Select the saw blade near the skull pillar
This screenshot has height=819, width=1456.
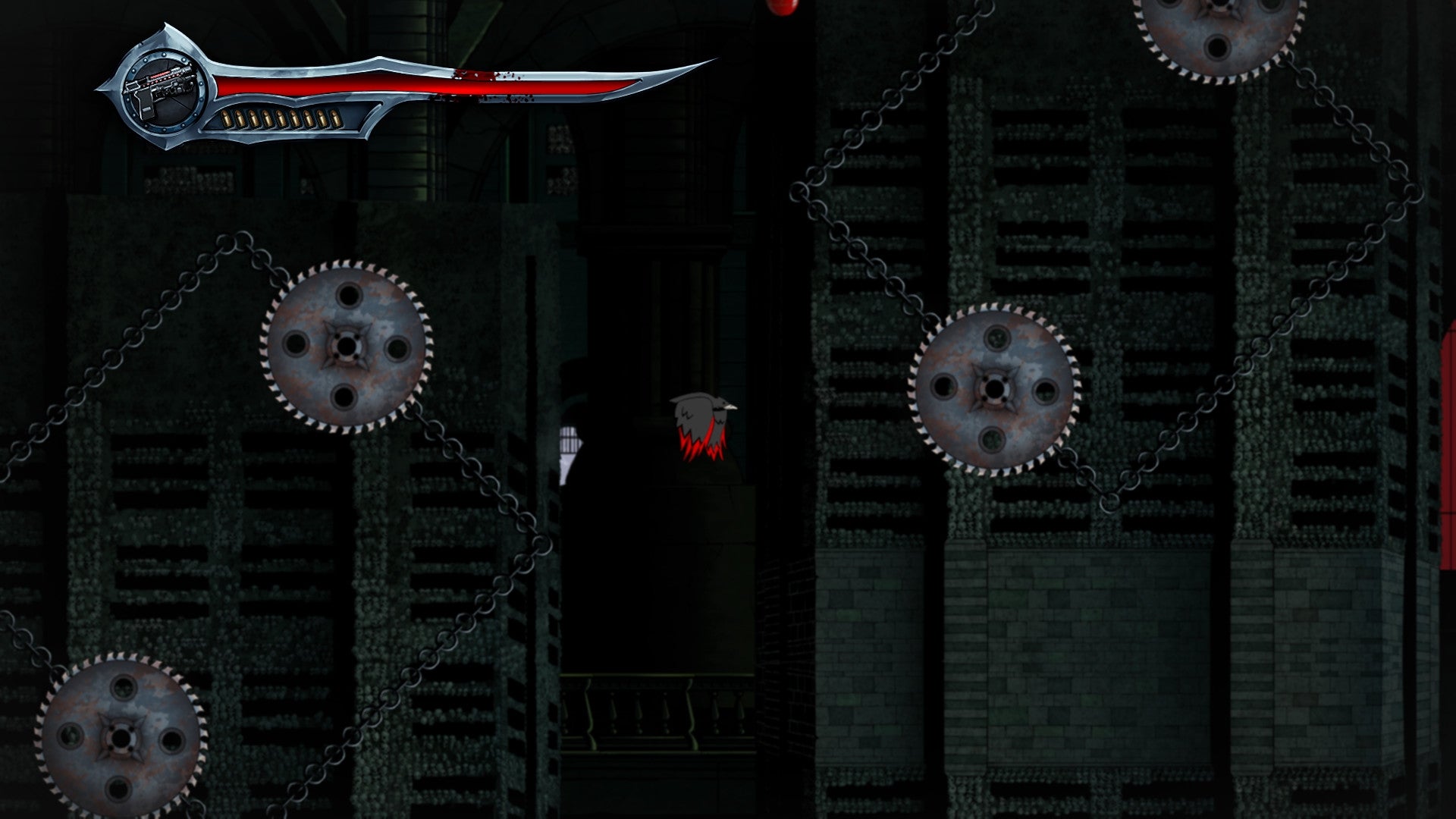[993, 387]
